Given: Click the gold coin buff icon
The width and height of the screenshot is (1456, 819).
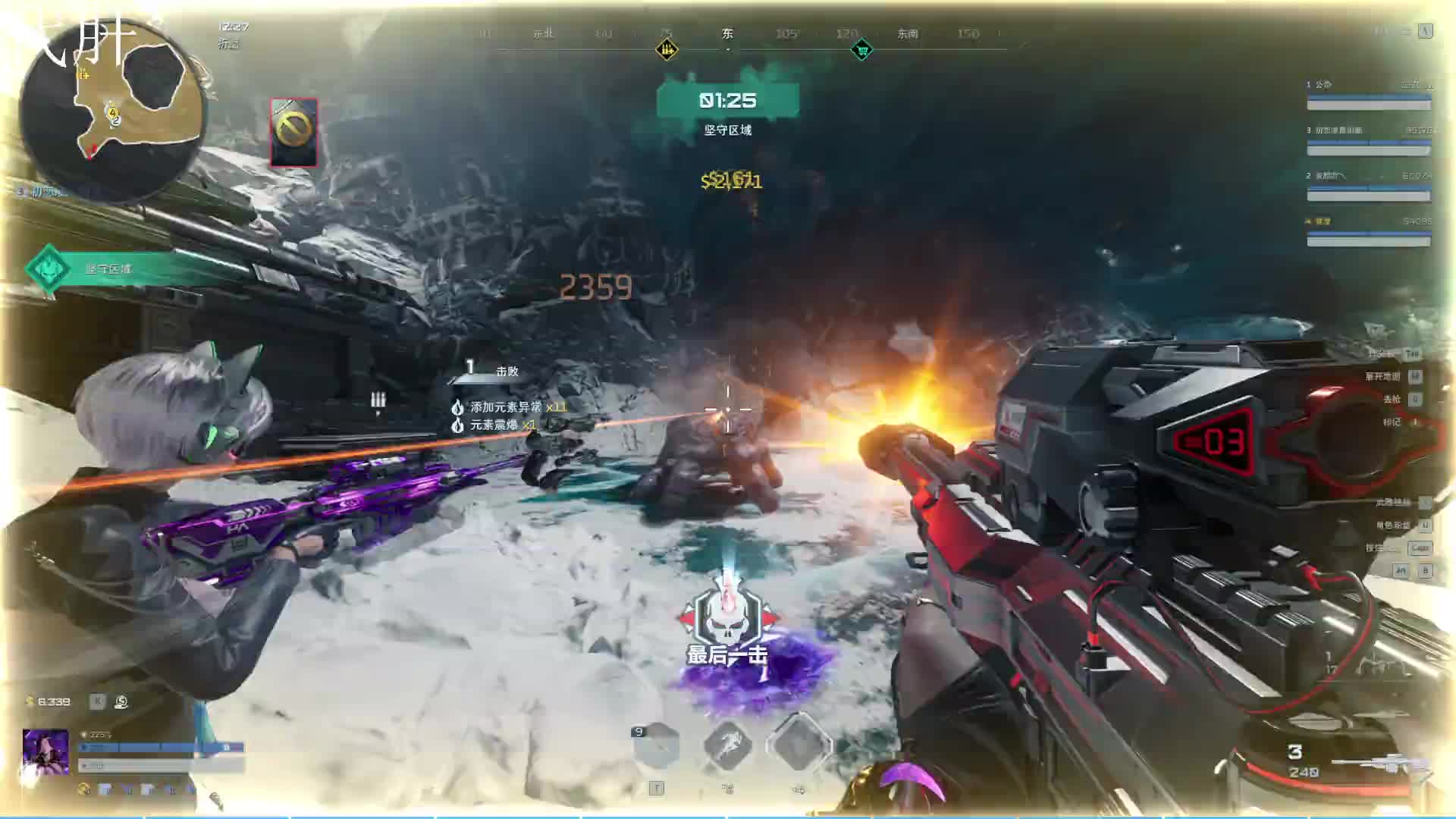Looking at the screenshot, I should (x=84, y=789).
